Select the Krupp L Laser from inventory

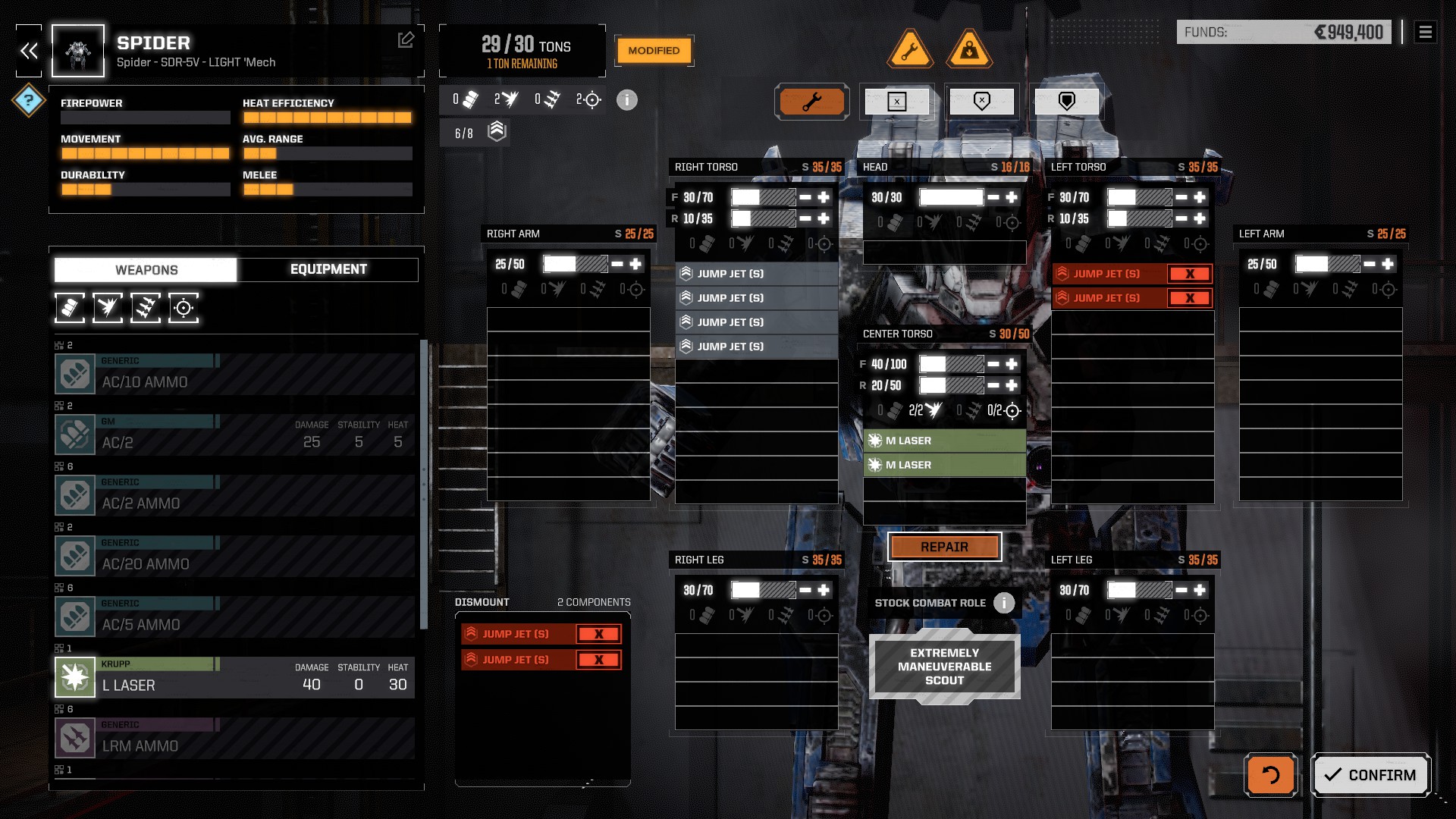[x=235, y=677]
